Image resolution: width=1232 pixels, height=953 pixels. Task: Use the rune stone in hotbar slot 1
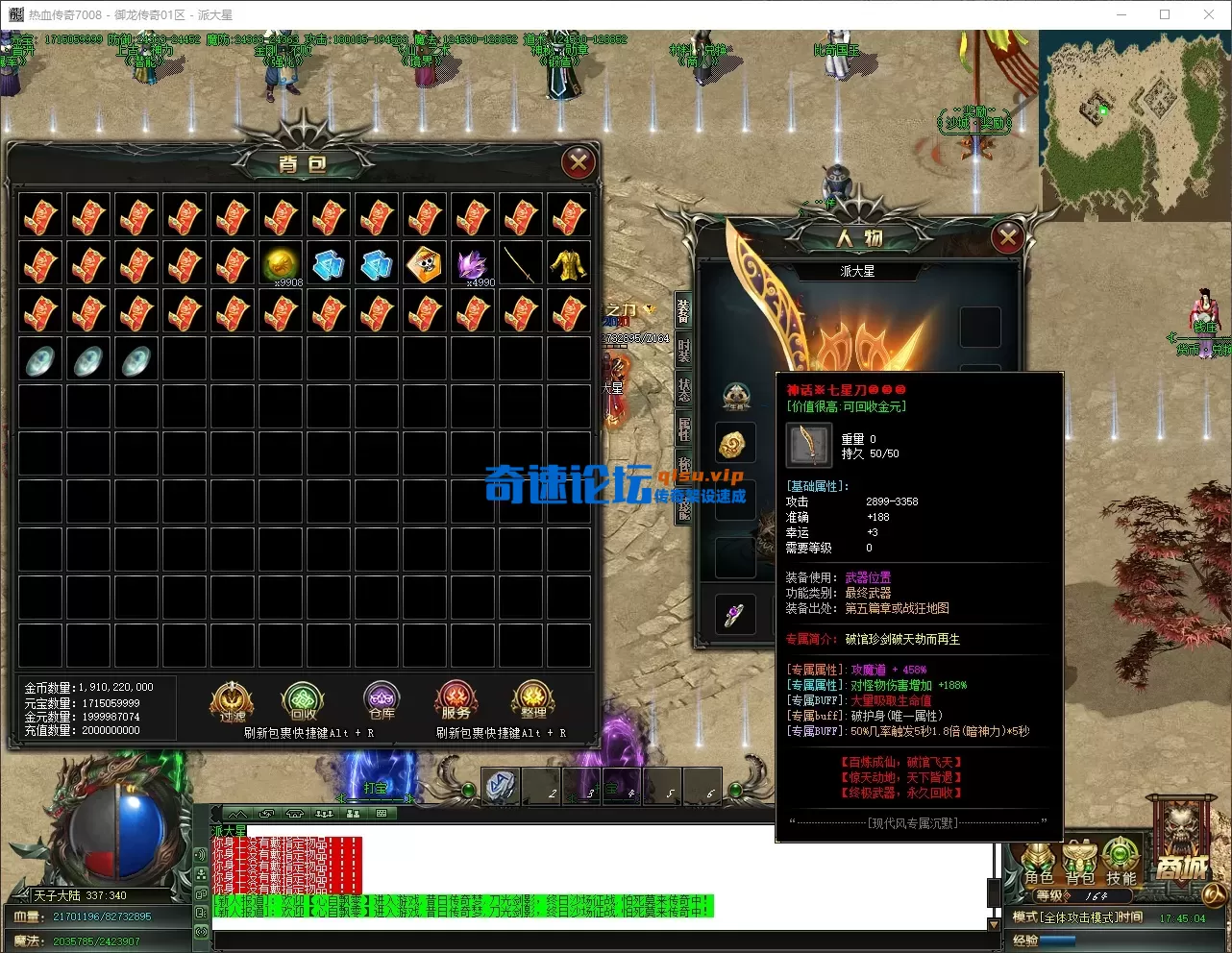coord(500,786)
